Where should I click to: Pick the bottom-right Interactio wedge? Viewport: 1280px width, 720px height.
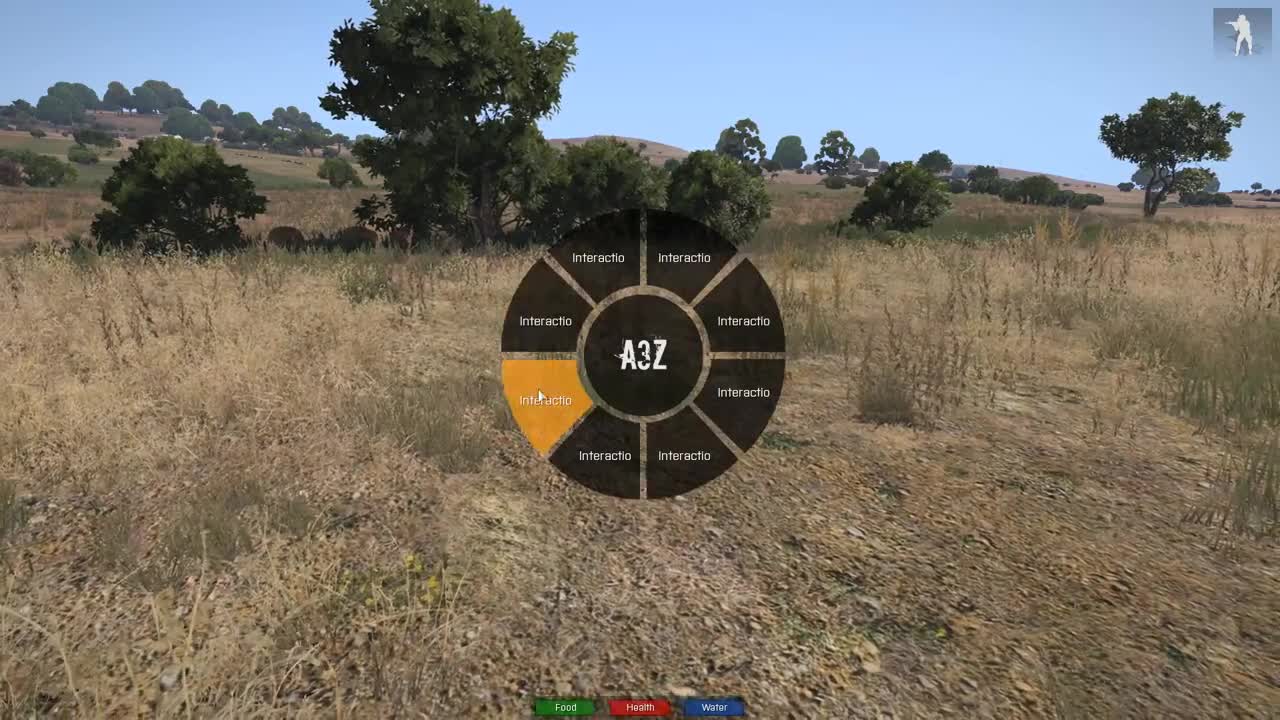click(684, 455)
